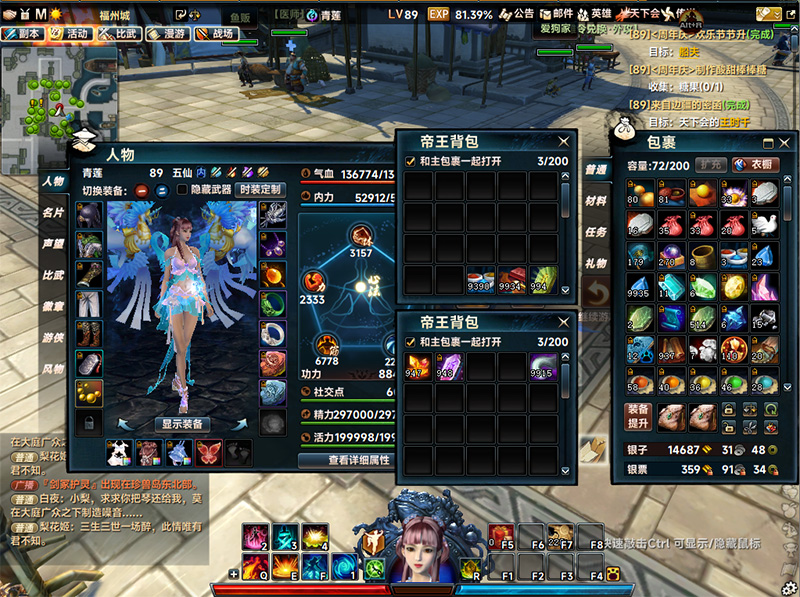Close the 包裹 inventory window

786,142
